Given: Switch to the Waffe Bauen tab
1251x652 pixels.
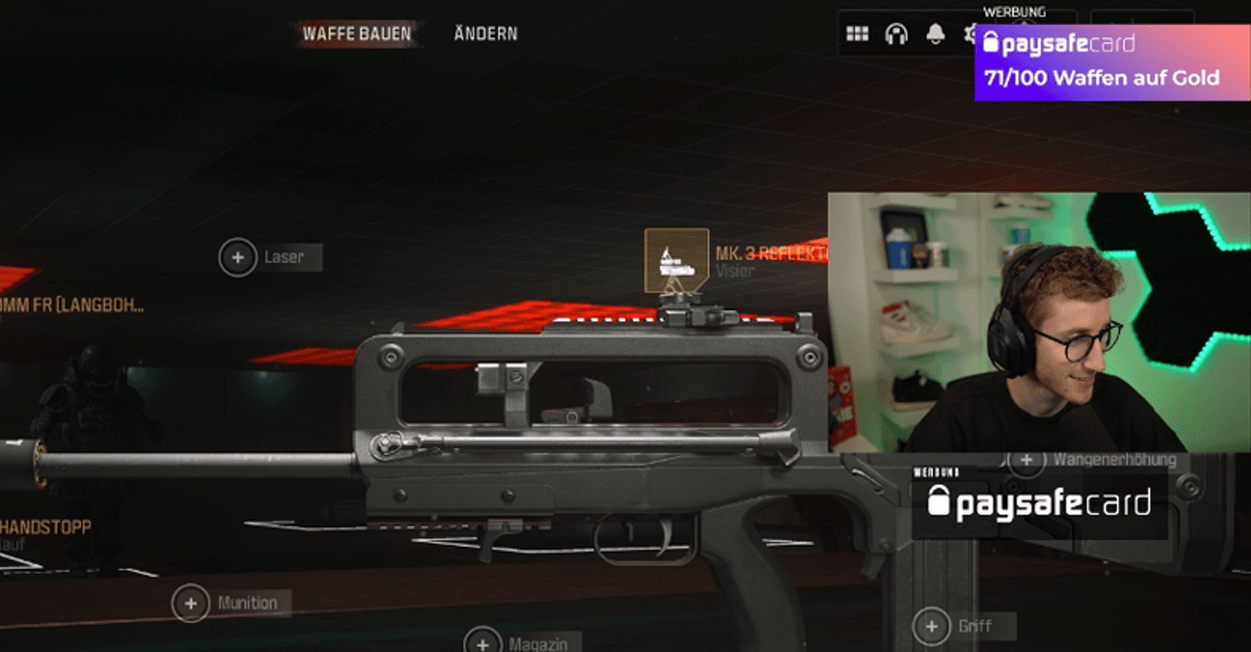Looking at the screenshot, I should coord(357,34).
